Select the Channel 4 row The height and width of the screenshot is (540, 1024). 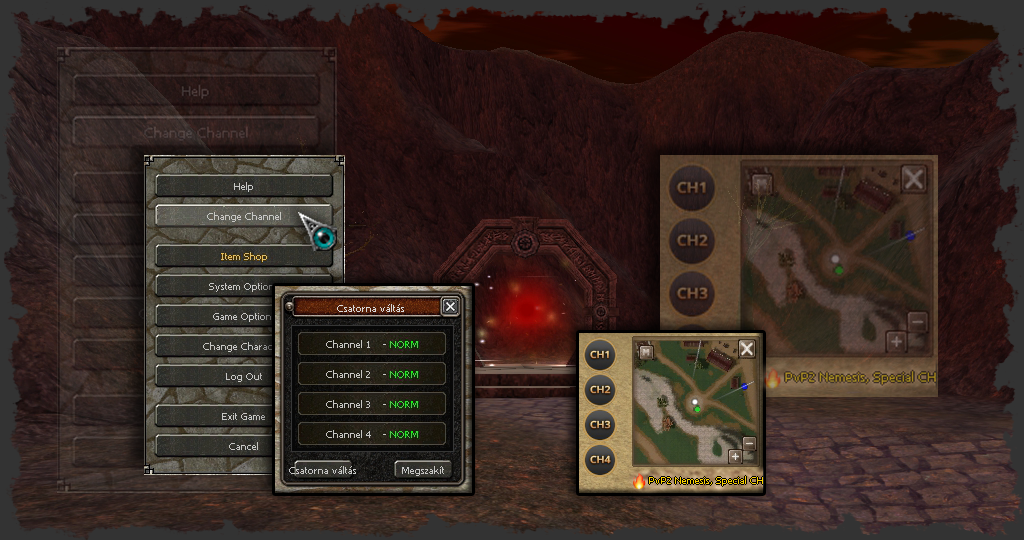tap(372, 435)
